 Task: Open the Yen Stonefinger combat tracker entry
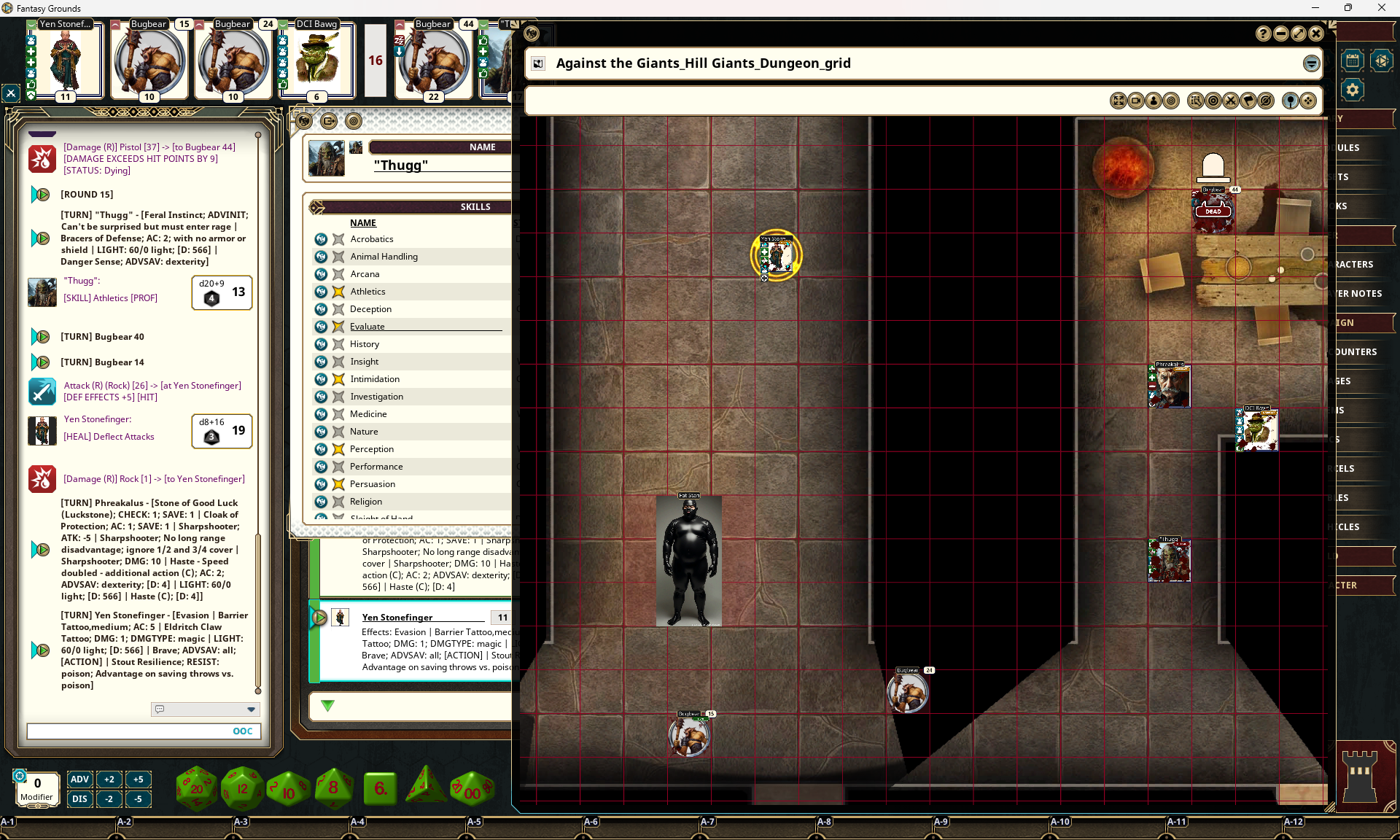click(x=397, y=618)
